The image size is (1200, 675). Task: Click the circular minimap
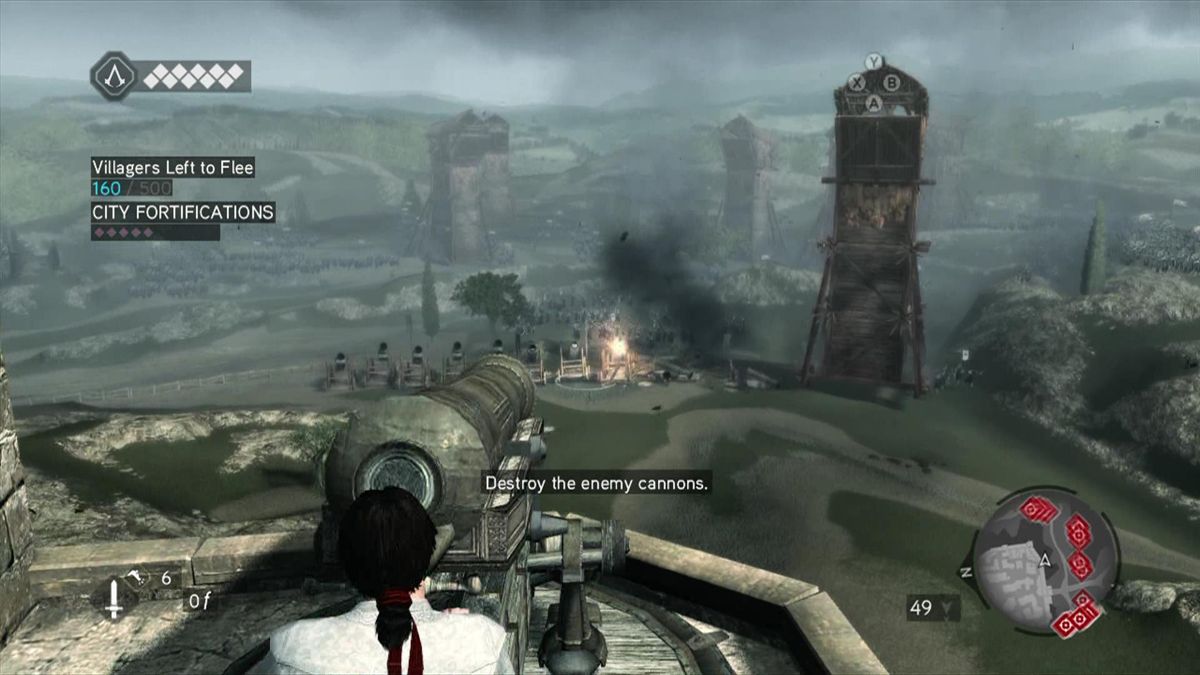[x=1045, y=563]
